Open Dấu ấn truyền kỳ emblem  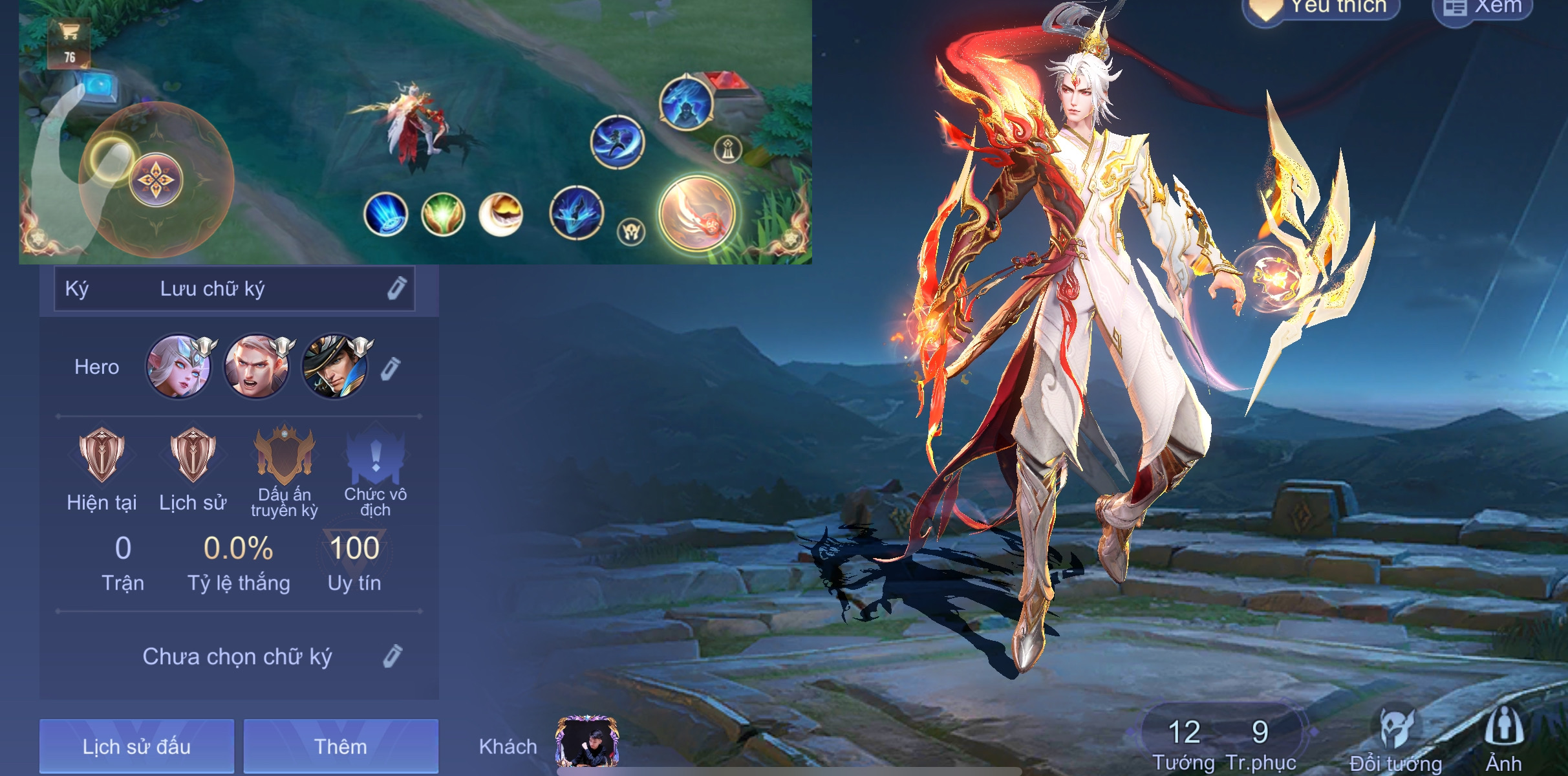[284, 455]
